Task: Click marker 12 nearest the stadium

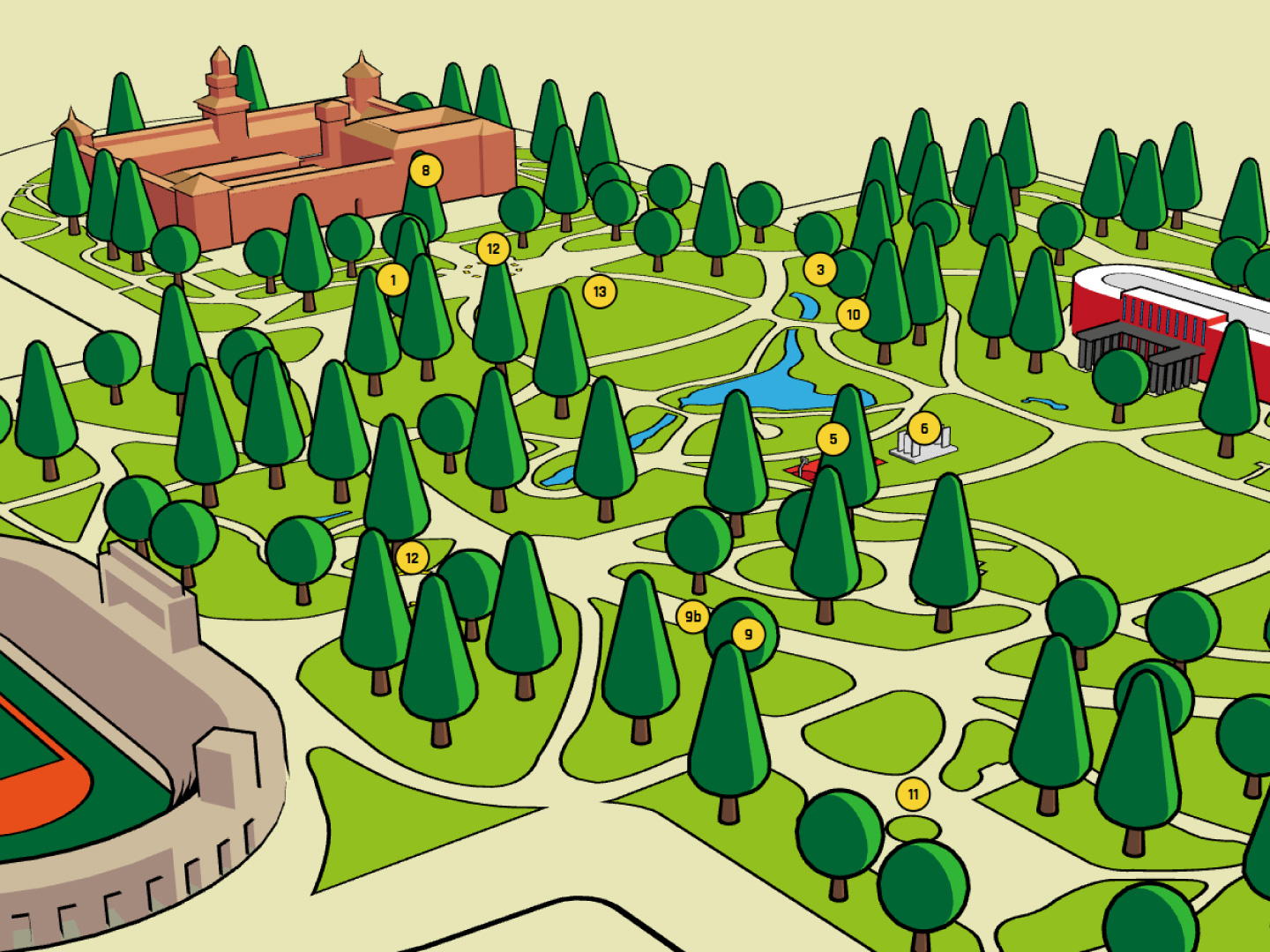Action: point(412,558)
